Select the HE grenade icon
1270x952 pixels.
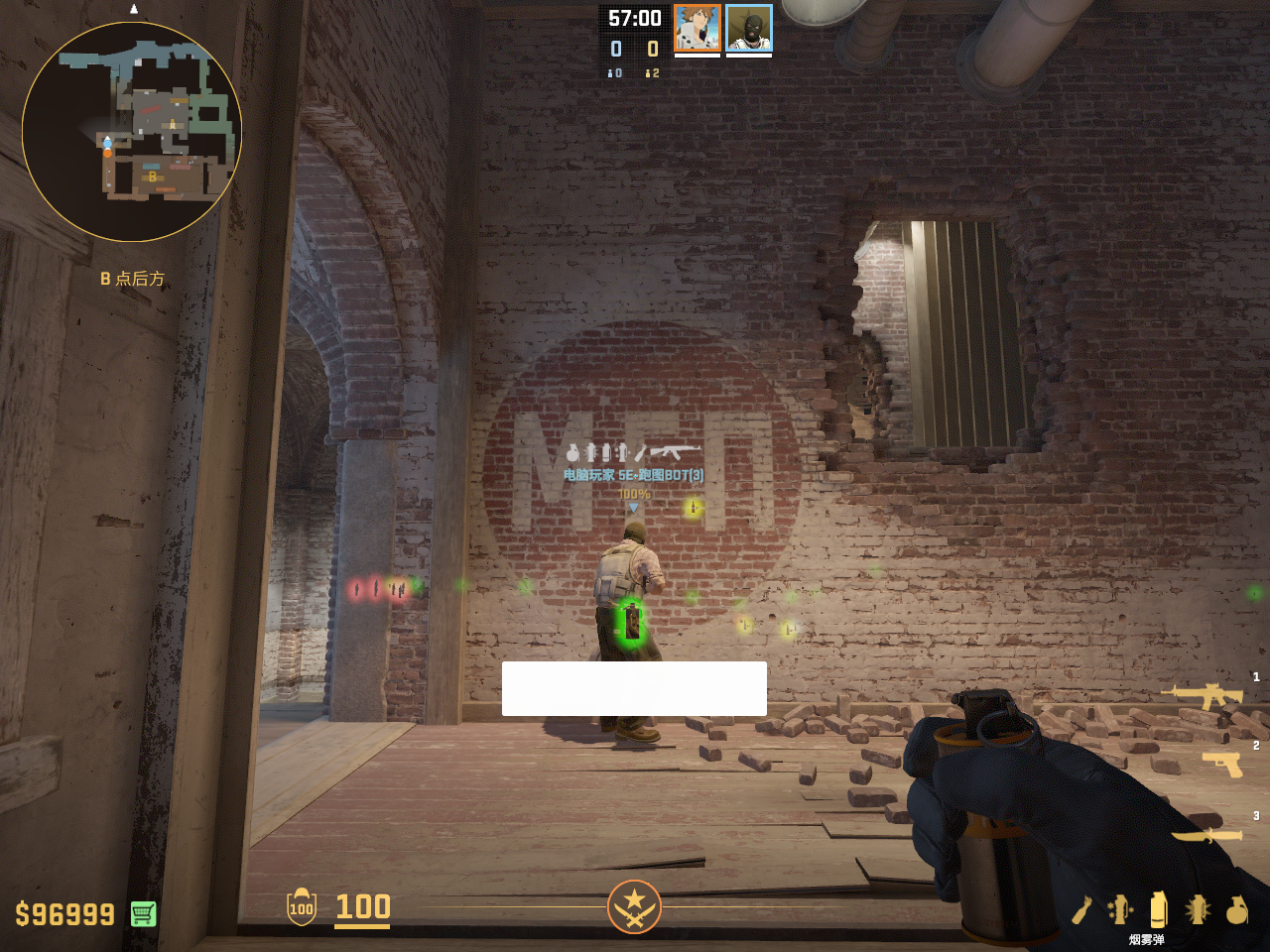[x=1236, y=909]
